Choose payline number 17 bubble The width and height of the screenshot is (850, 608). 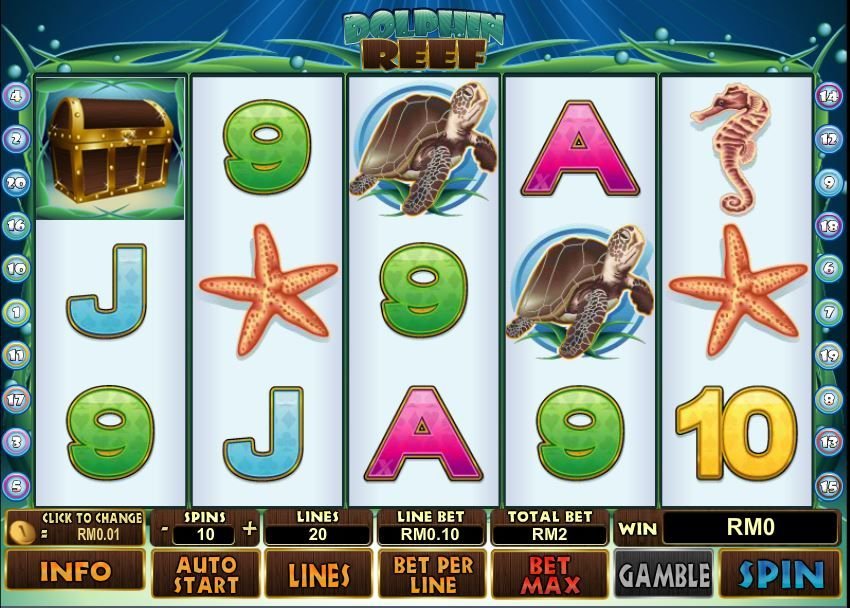pos(16,399)
